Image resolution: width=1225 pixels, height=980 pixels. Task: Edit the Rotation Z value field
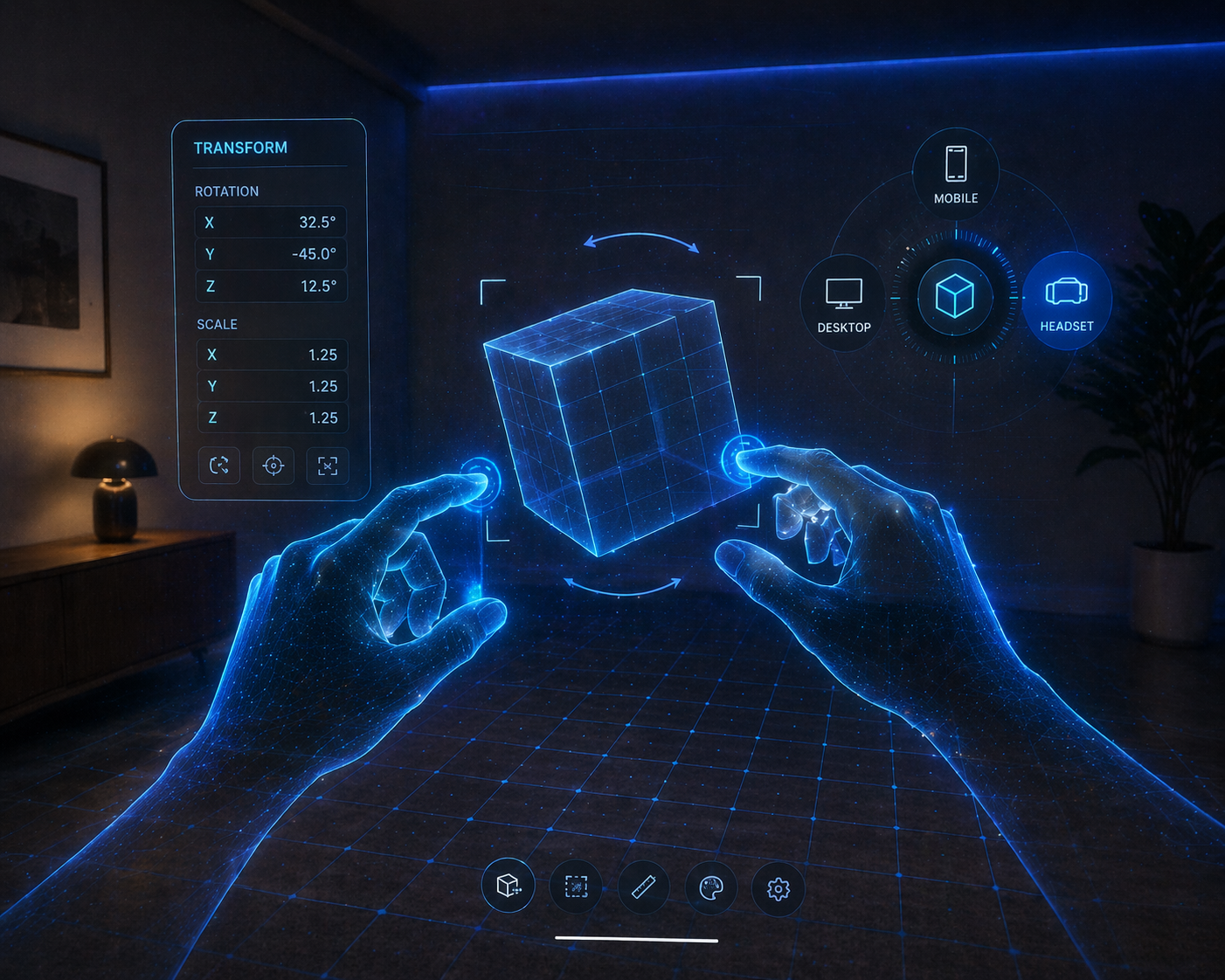271,286
